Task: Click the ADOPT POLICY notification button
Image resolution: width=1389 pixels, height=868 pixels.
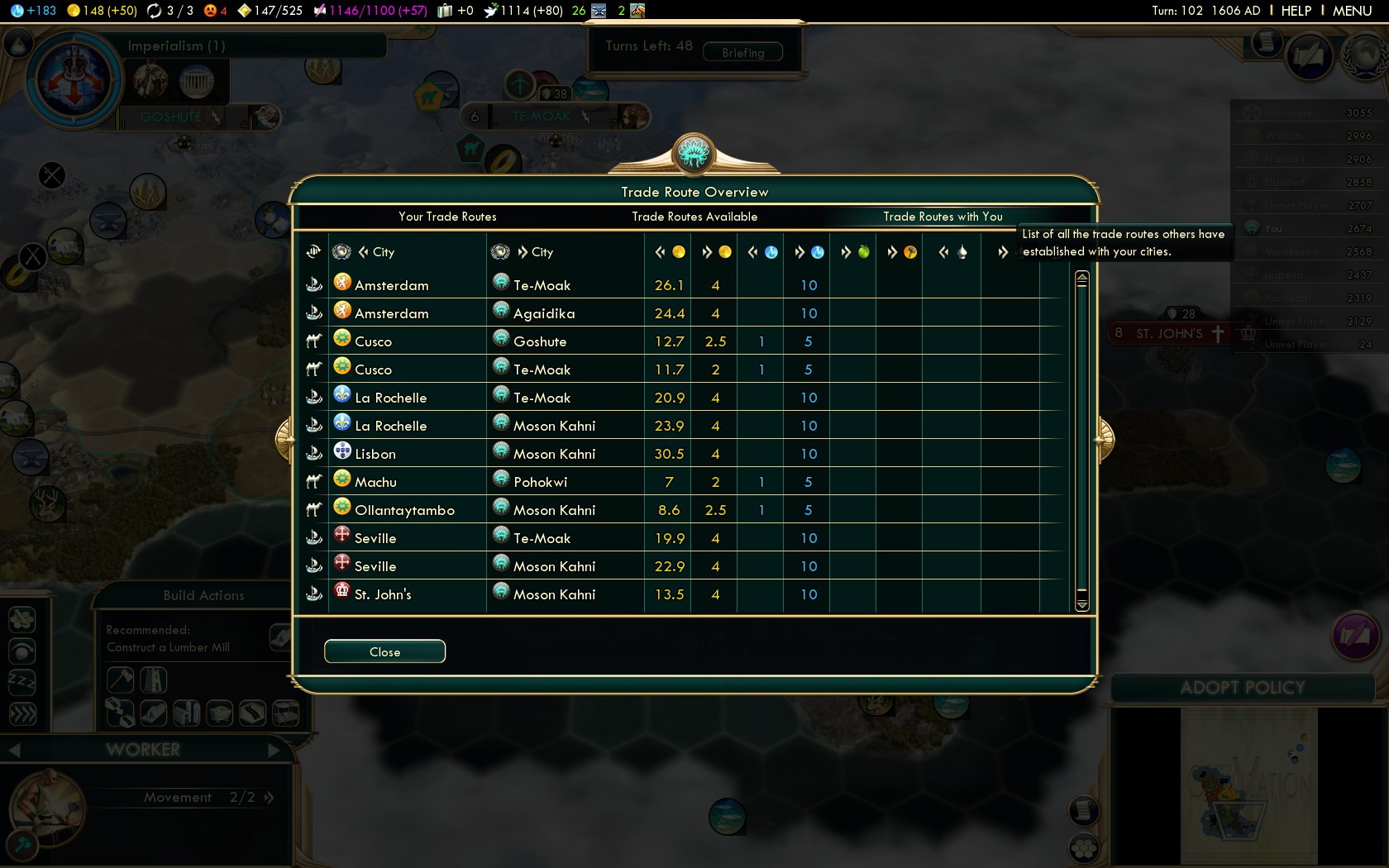Action: (x=1242, y=688)
